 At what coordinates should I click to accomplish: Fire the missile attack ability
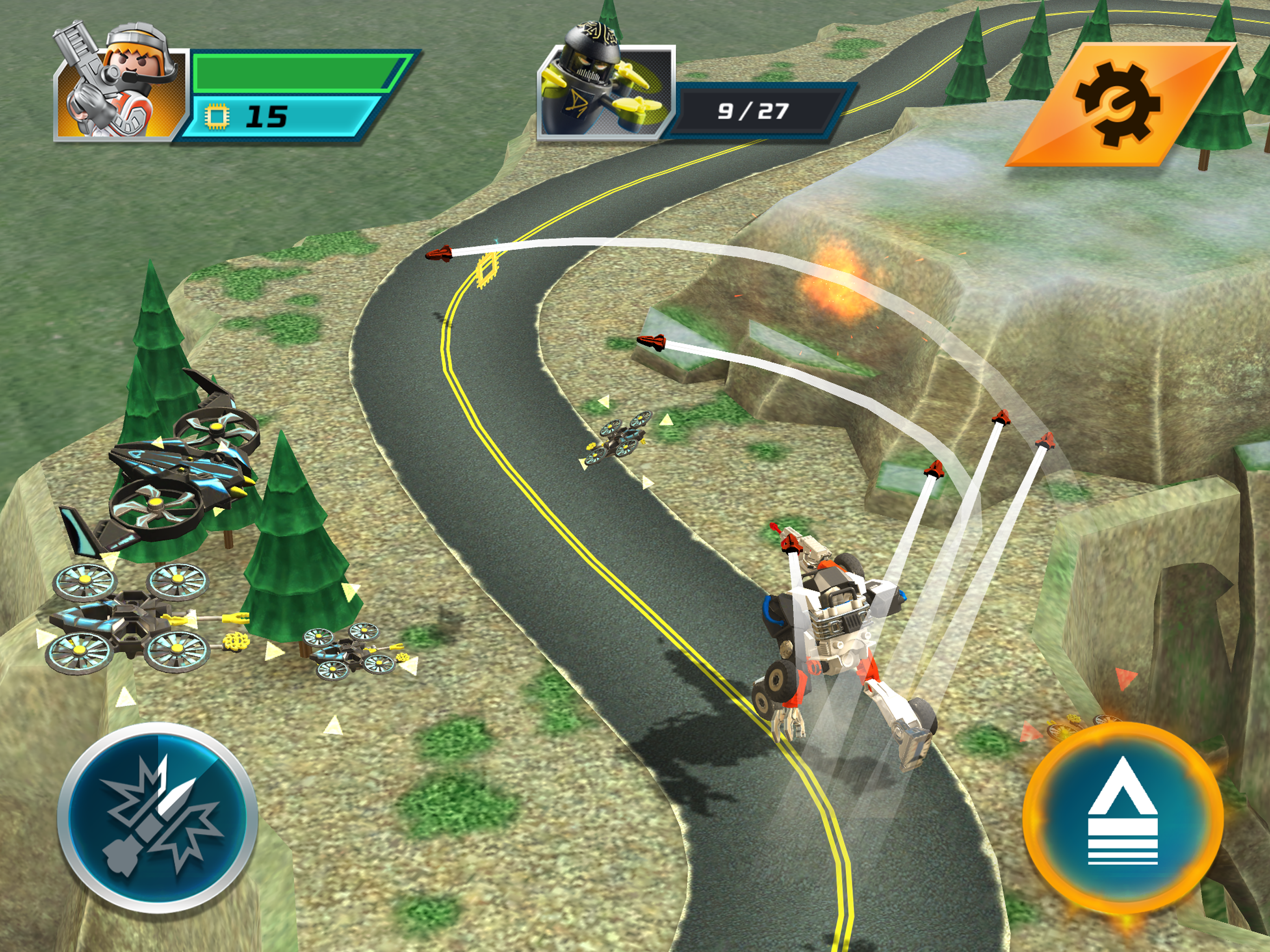coord(157,818)
